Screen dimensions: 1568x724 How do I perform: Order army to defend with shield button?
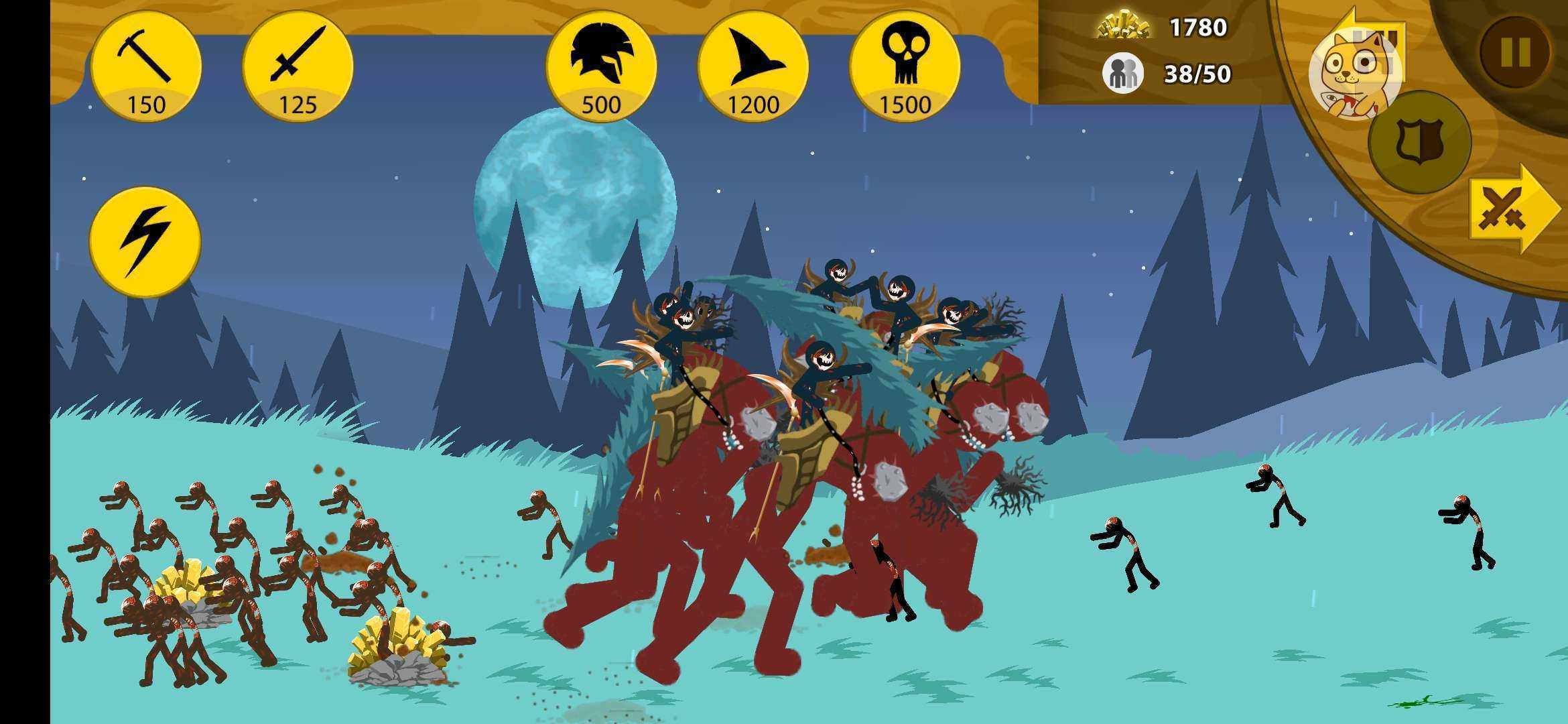pyautogui.click(x=1419, y=142)
